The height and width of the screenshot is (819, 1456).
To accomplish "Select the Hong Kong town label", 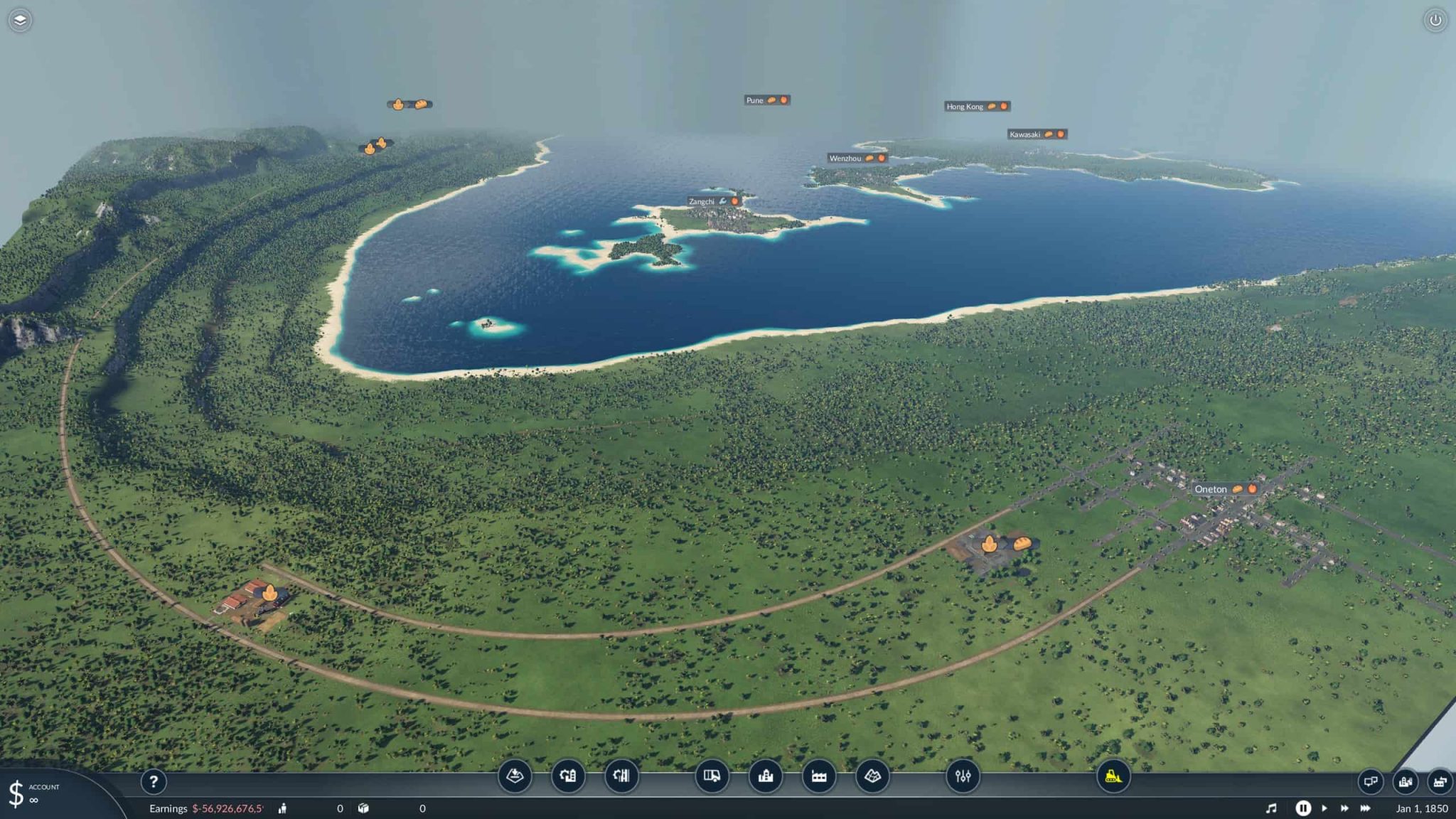I will [965, 107].
